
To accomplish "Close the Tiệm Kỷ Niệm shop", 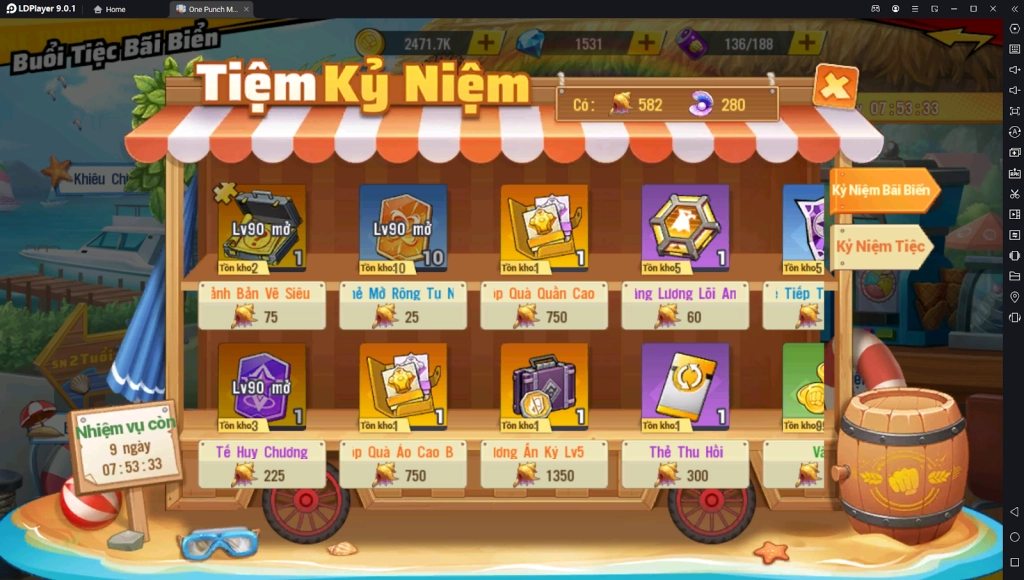I will [835, 86].
